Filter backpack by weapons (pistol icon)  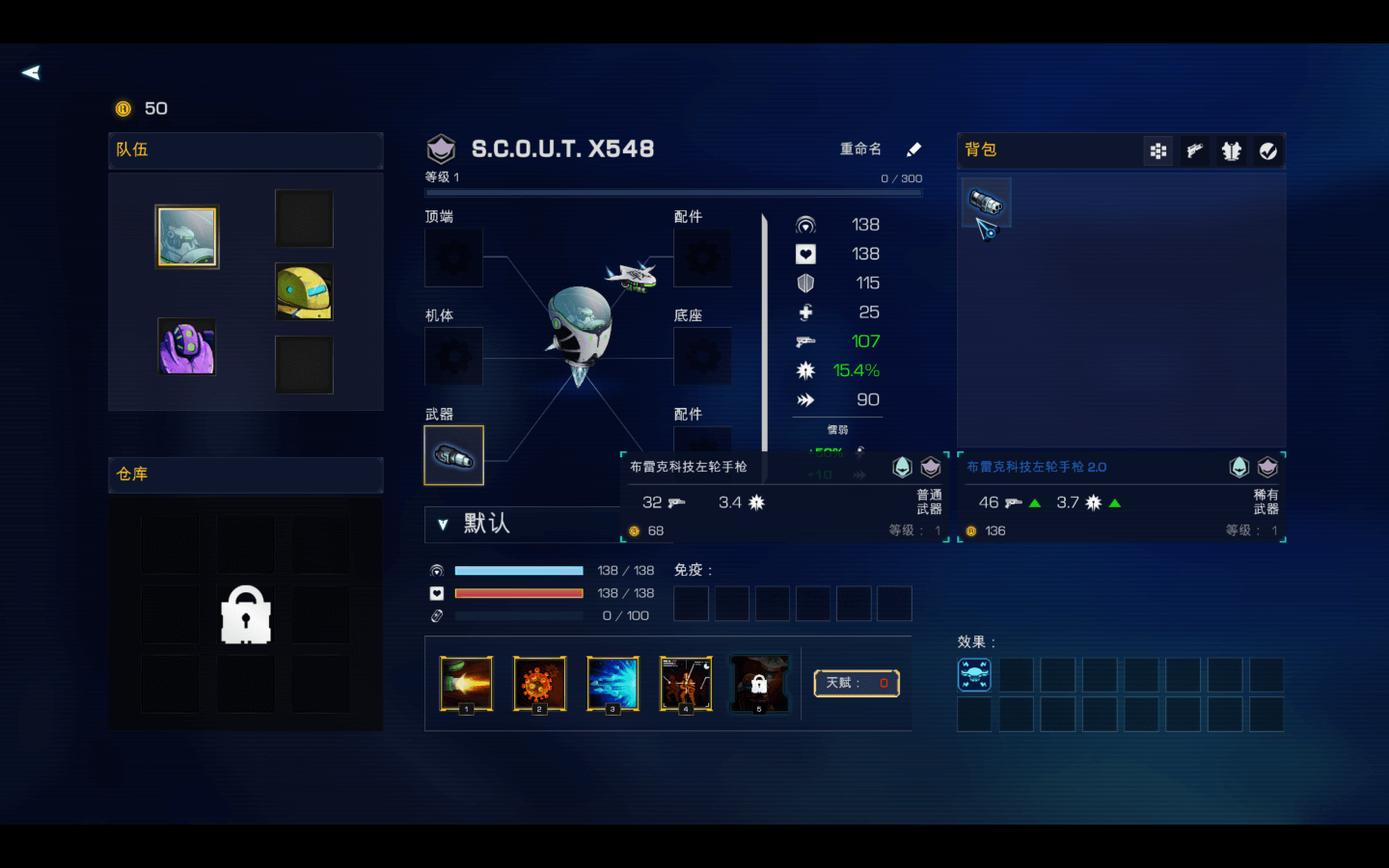tap(1195, 150)
